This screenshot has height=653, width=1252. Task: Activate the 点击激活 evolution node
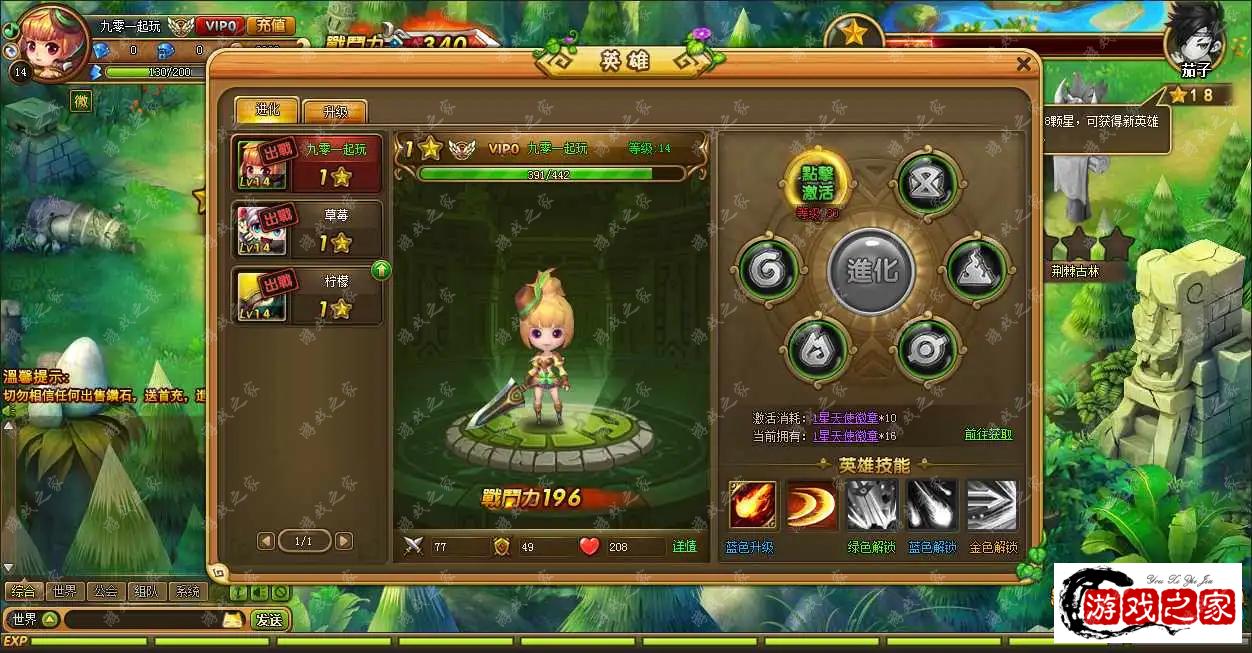pyautogui.click(x=817, y=182)
